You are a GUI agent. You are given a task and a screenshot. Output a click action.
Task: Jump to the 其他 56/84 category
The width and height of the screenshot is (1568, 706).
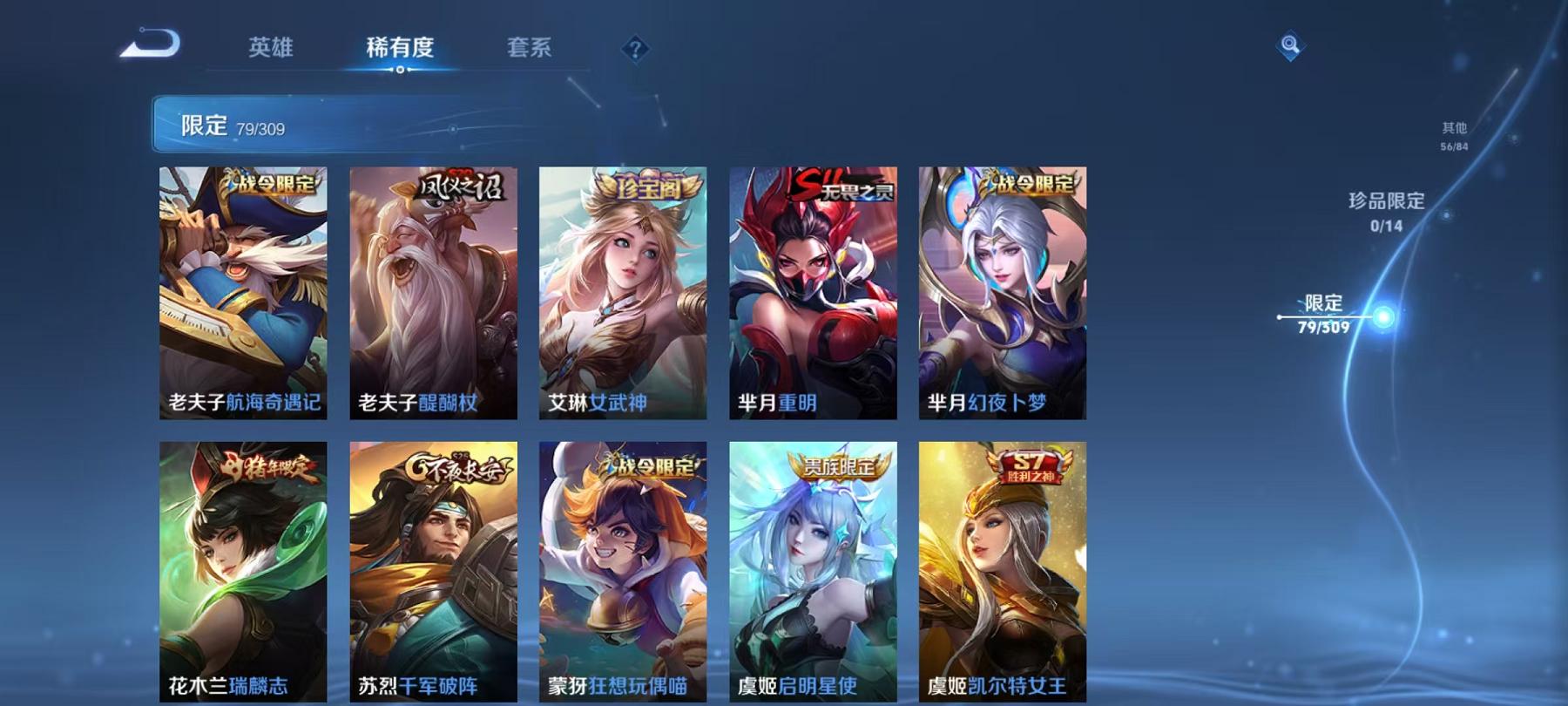tap(1453, 135)
